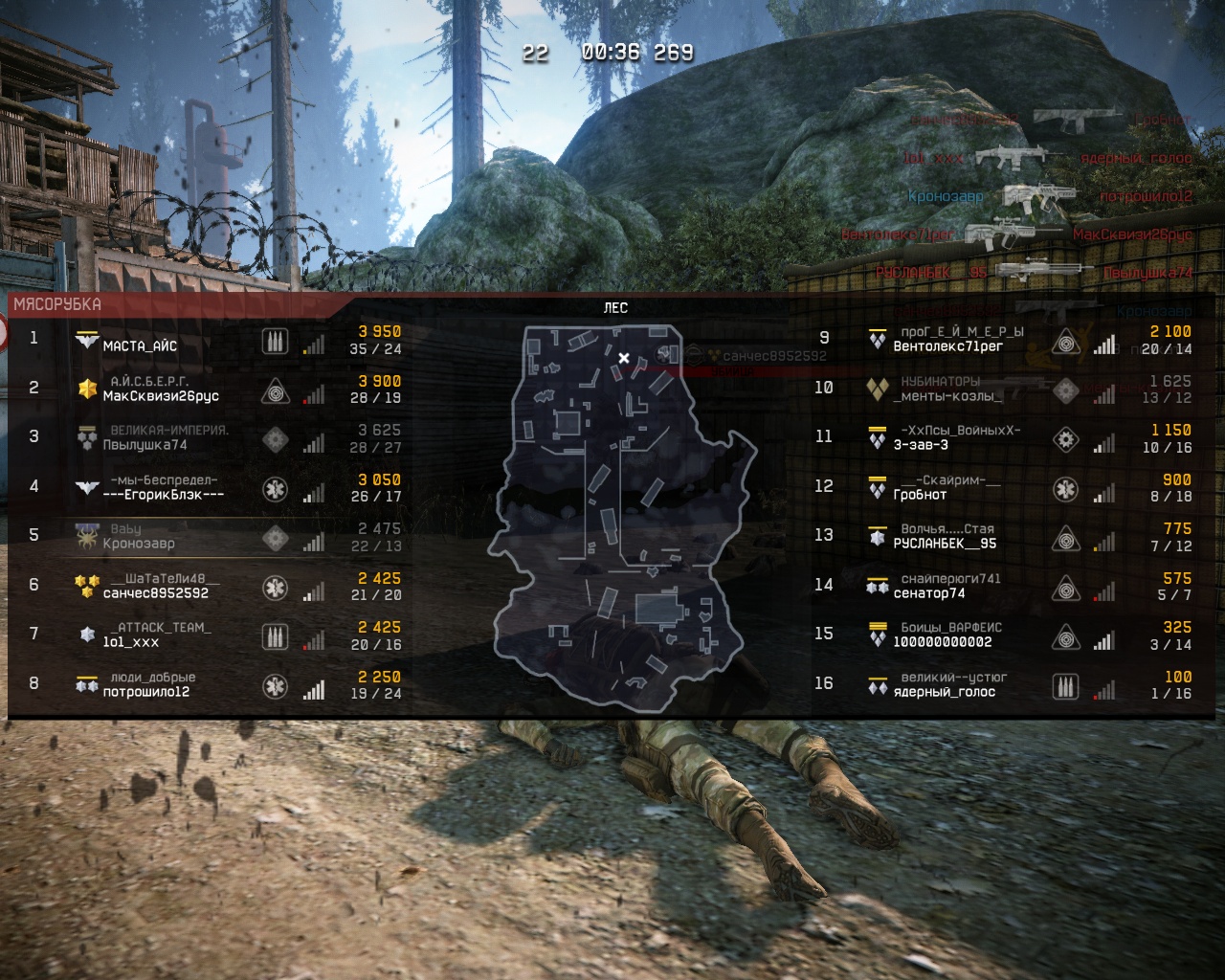Select Кронозавр in the scoreboard
Viewport: 1225px width, 980px height.
[x=139, y=544]
